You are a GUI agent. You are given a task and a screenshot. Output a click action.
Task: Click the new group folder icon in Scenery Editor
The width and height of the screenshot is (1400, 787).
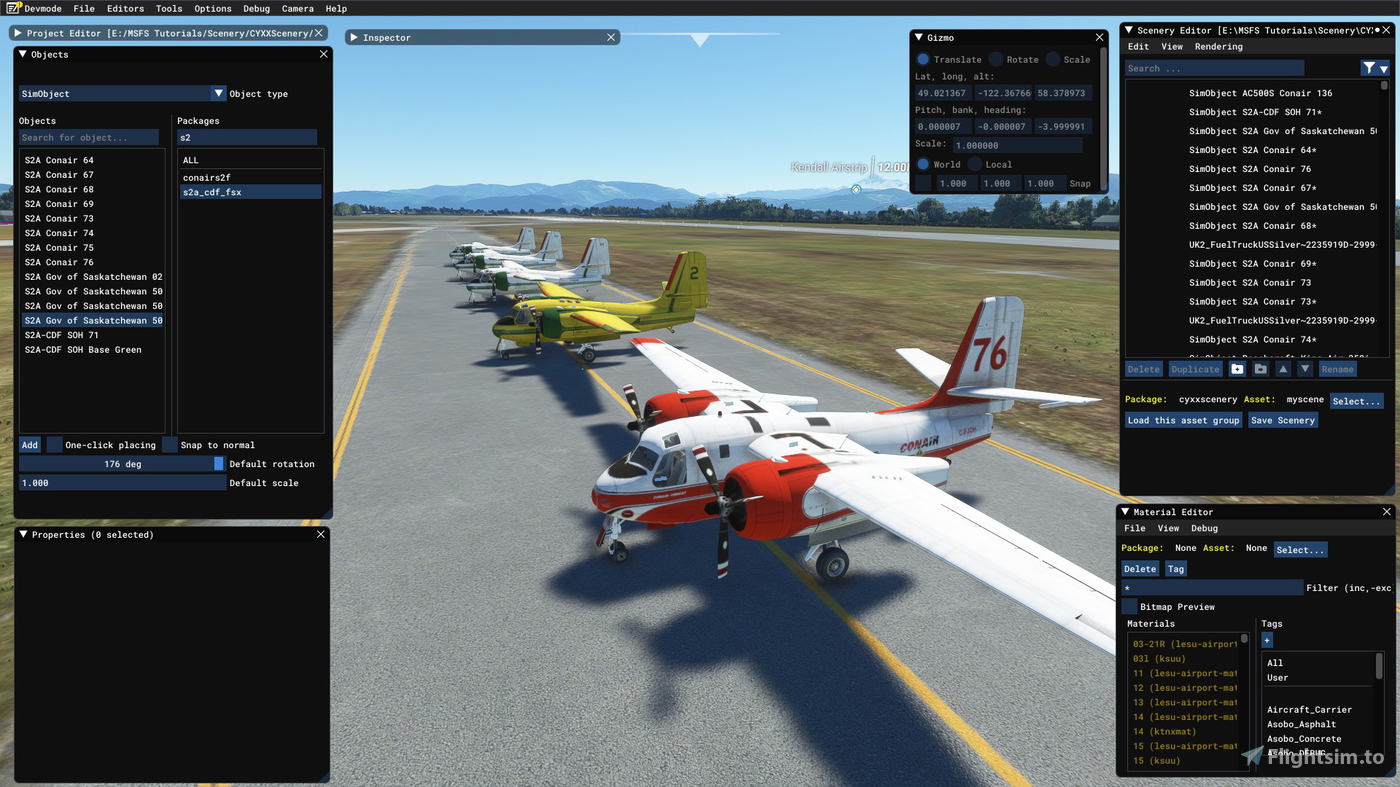[x=1237, y=368]
